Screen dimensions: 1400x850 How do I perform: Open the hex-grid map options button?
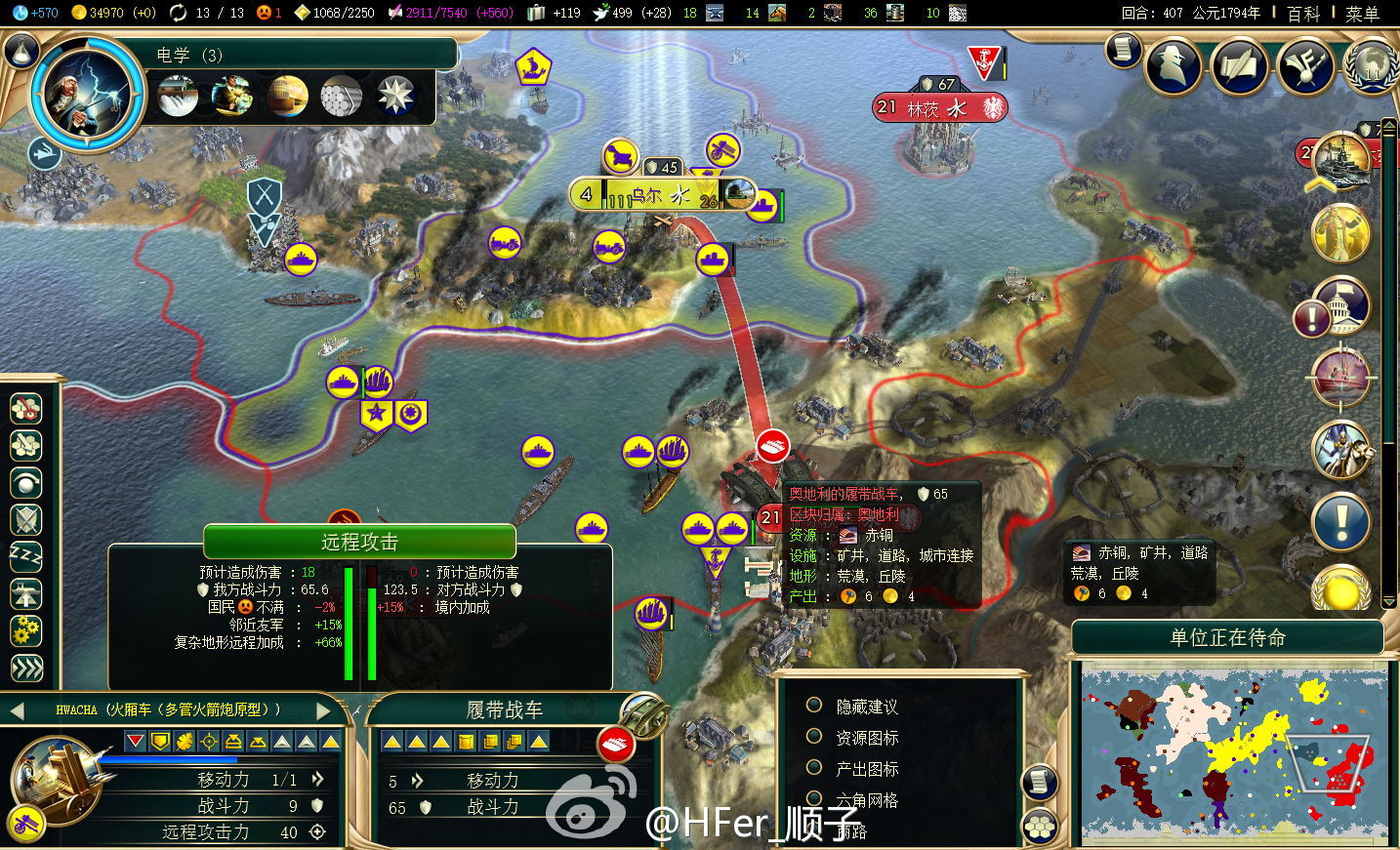(x=1039, y=828)
